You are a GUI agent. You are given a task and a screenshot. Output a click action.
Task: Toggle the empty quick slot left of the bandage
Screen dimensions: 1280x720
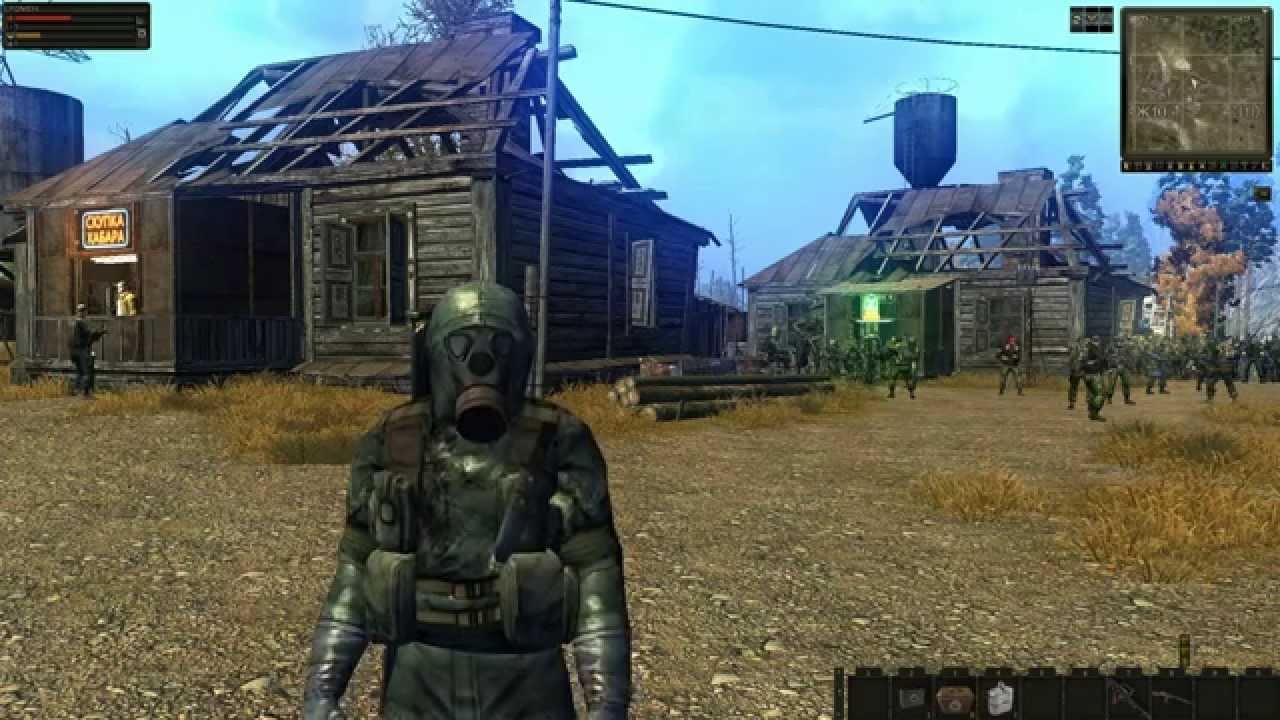868,695
